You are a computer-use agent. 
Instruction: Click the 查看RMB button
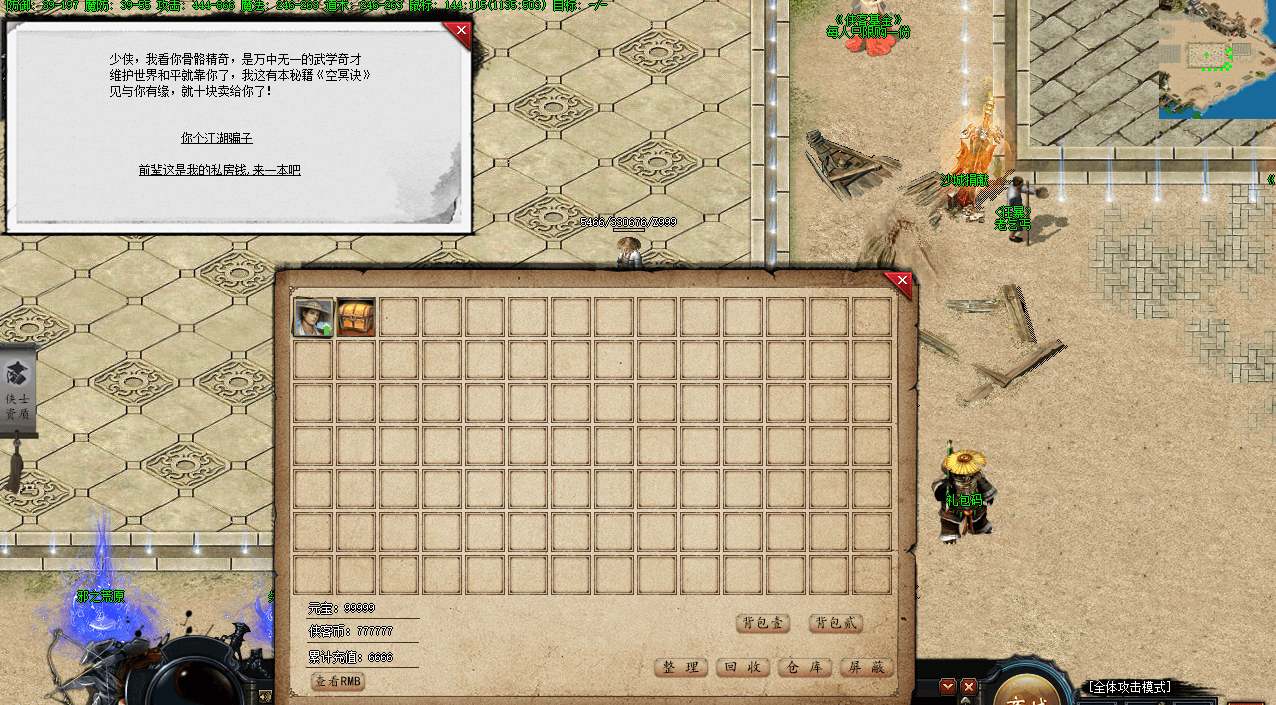[x=338, y=681]
